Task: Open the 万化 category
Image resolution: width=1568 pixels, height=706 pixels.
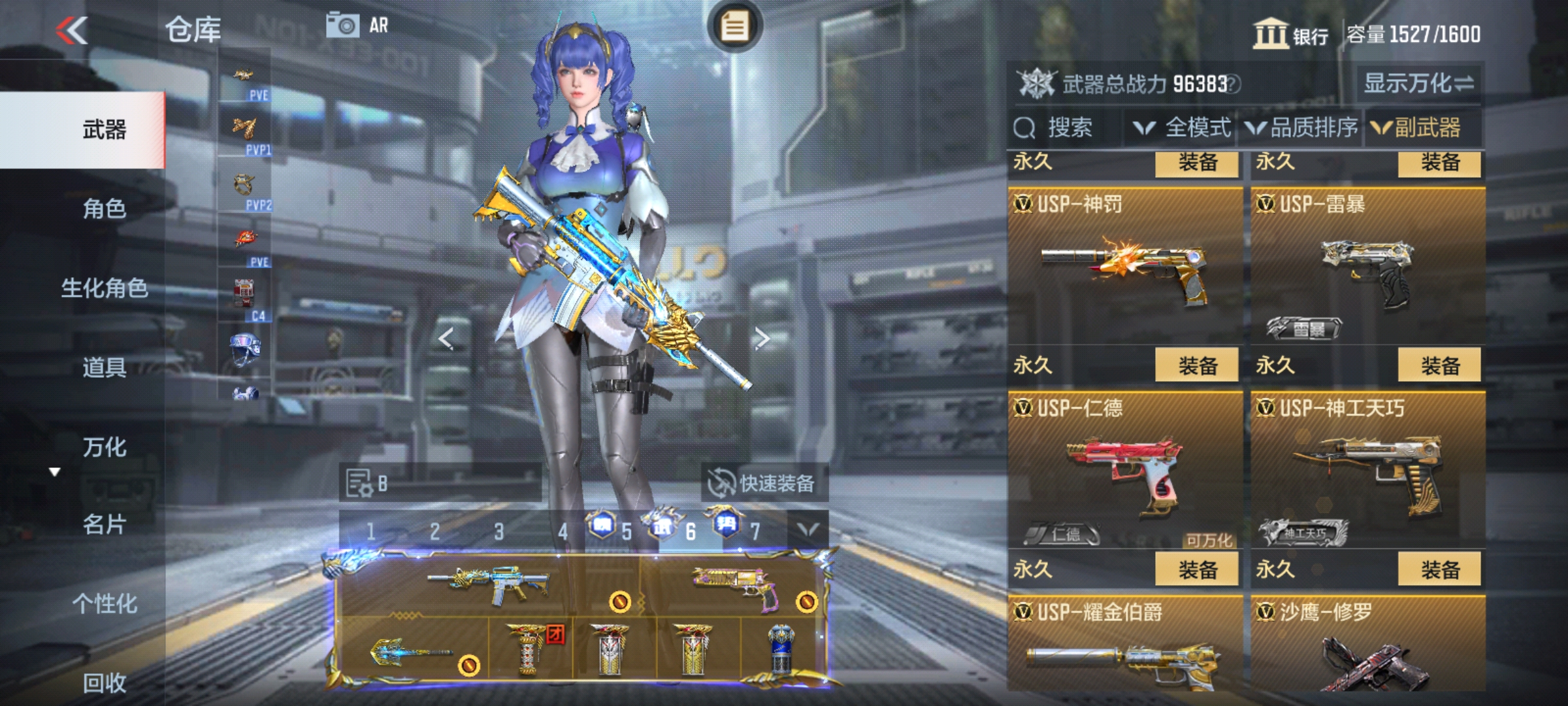Action: pos(103,447)
